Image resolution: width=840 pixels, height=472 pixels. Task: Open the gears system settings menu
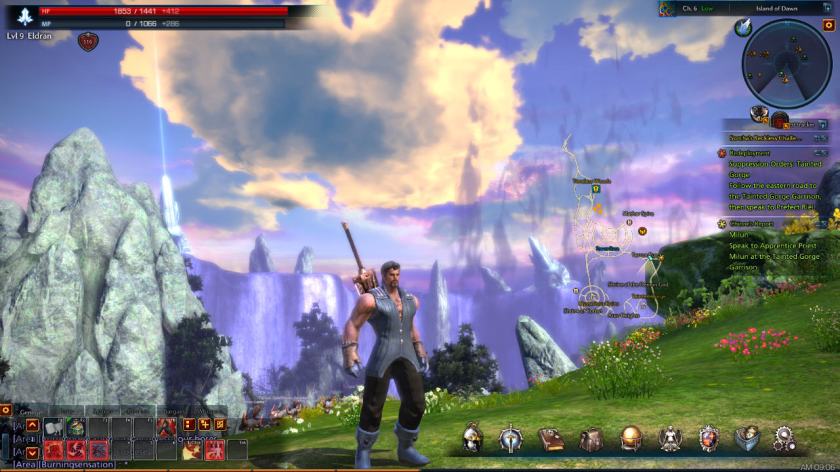click(786, 438)
